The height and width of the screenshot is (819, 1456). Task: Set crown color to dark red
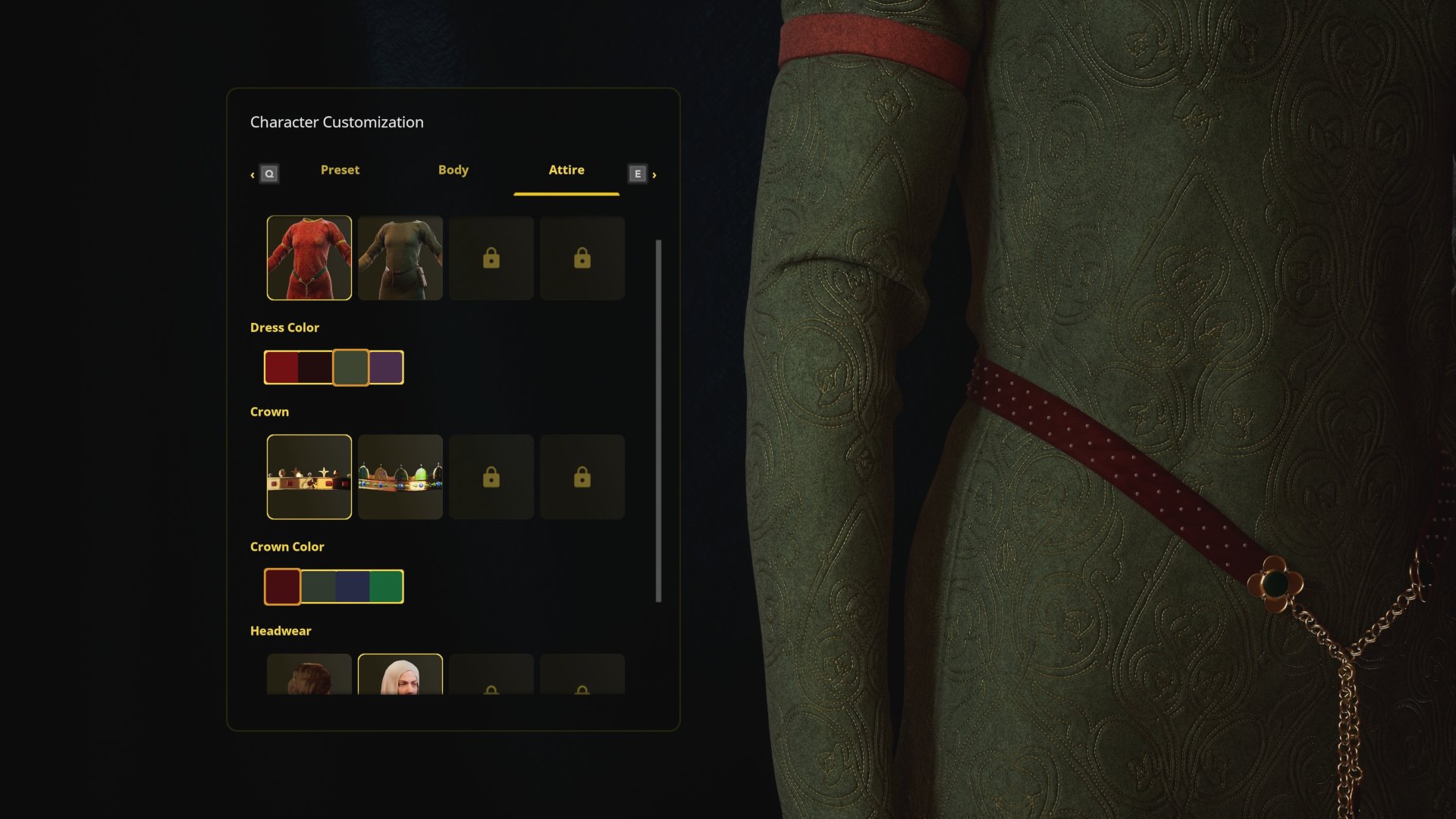[x=282, y=587]
